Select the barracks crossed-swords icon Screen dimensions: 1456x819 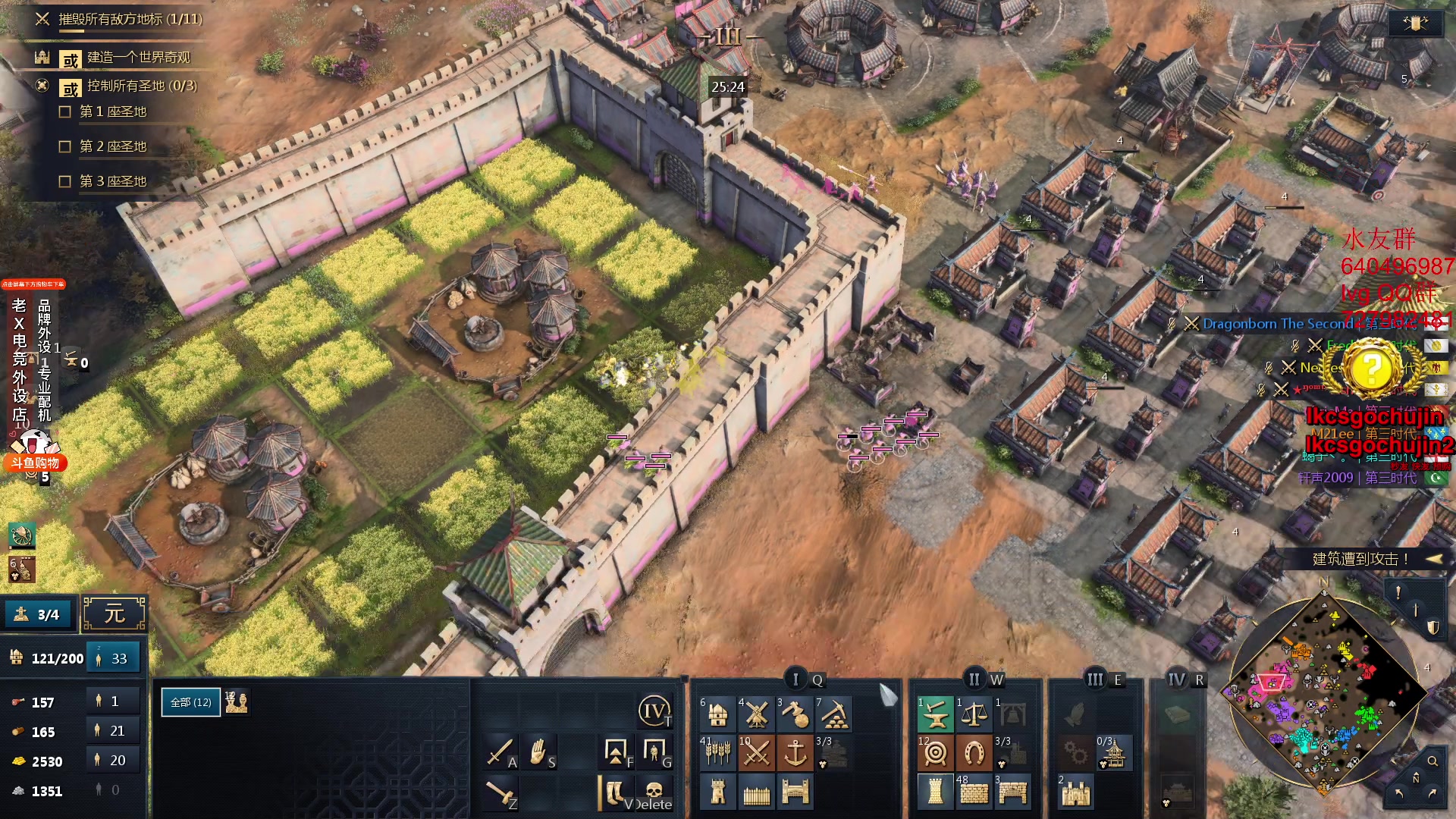[756, 753]
